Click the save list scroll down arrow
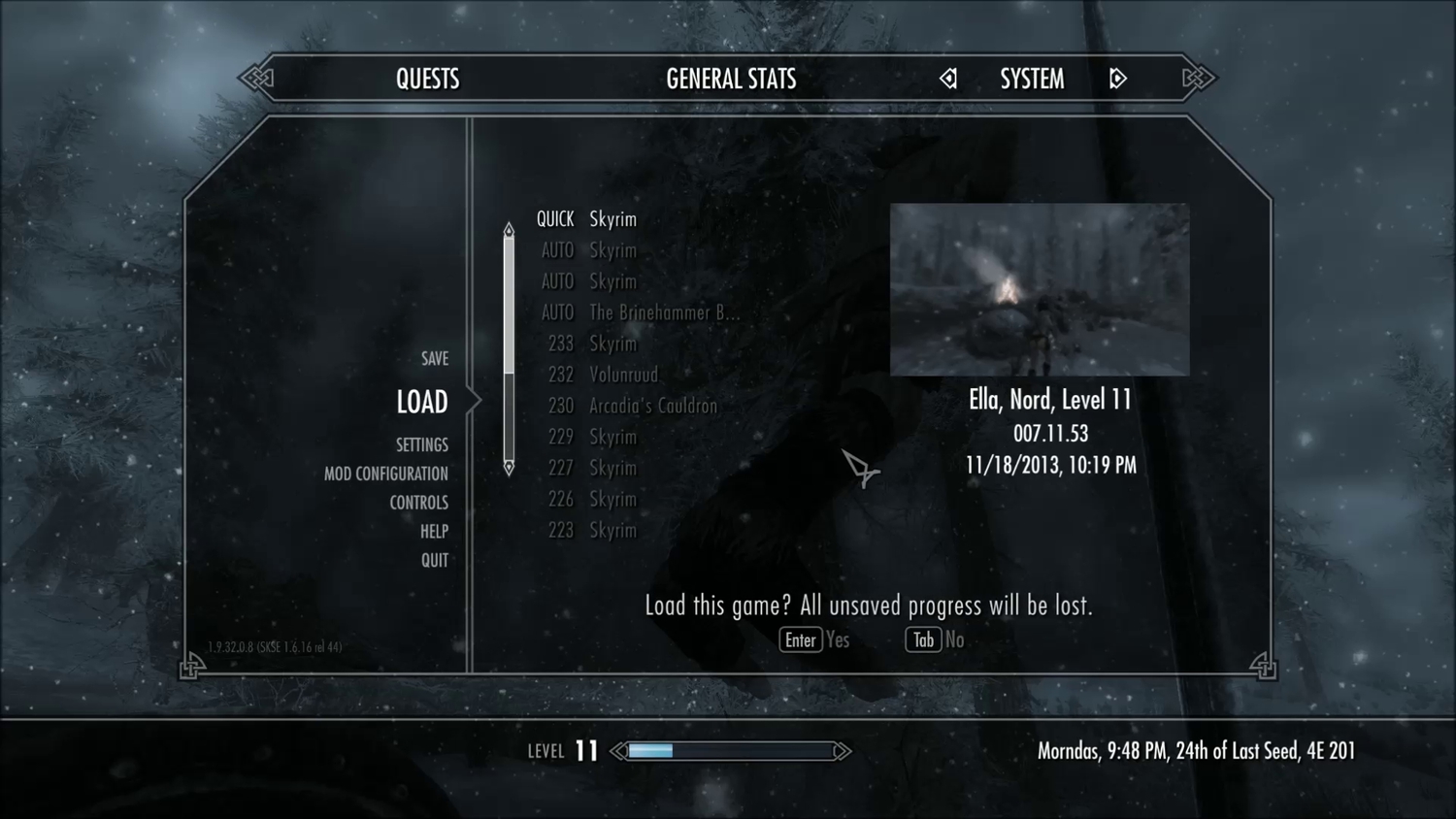 [x=509, y=468]
